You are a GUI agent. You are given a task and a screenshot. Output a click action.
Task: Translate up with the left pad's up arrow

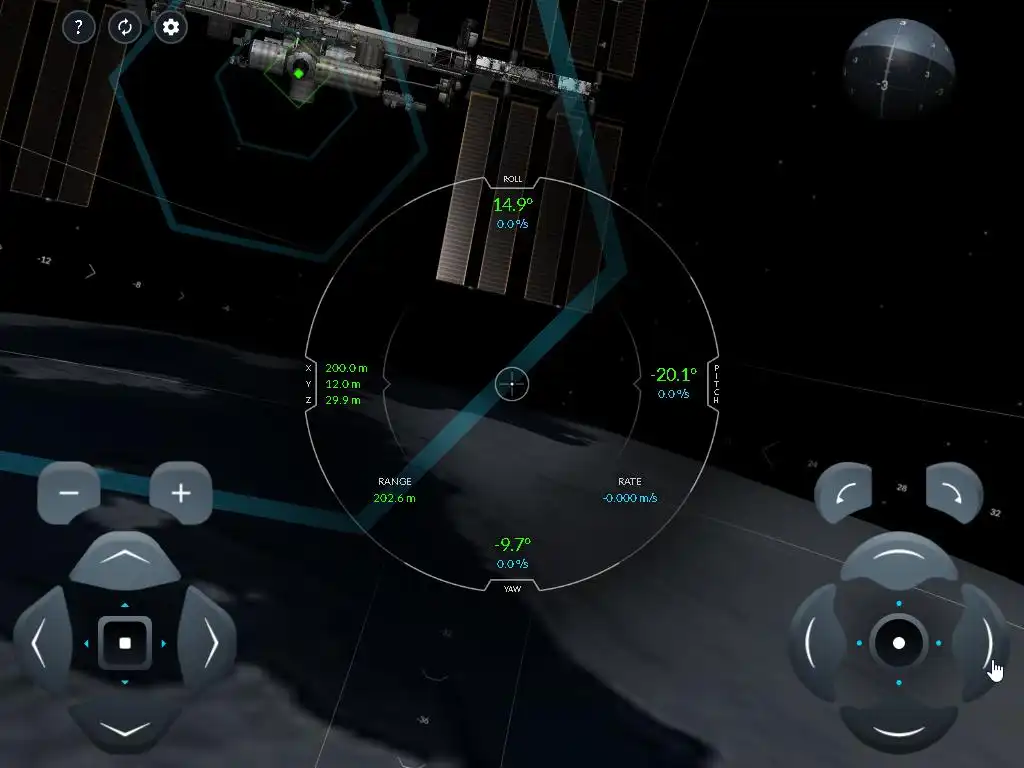click(125, 559)
